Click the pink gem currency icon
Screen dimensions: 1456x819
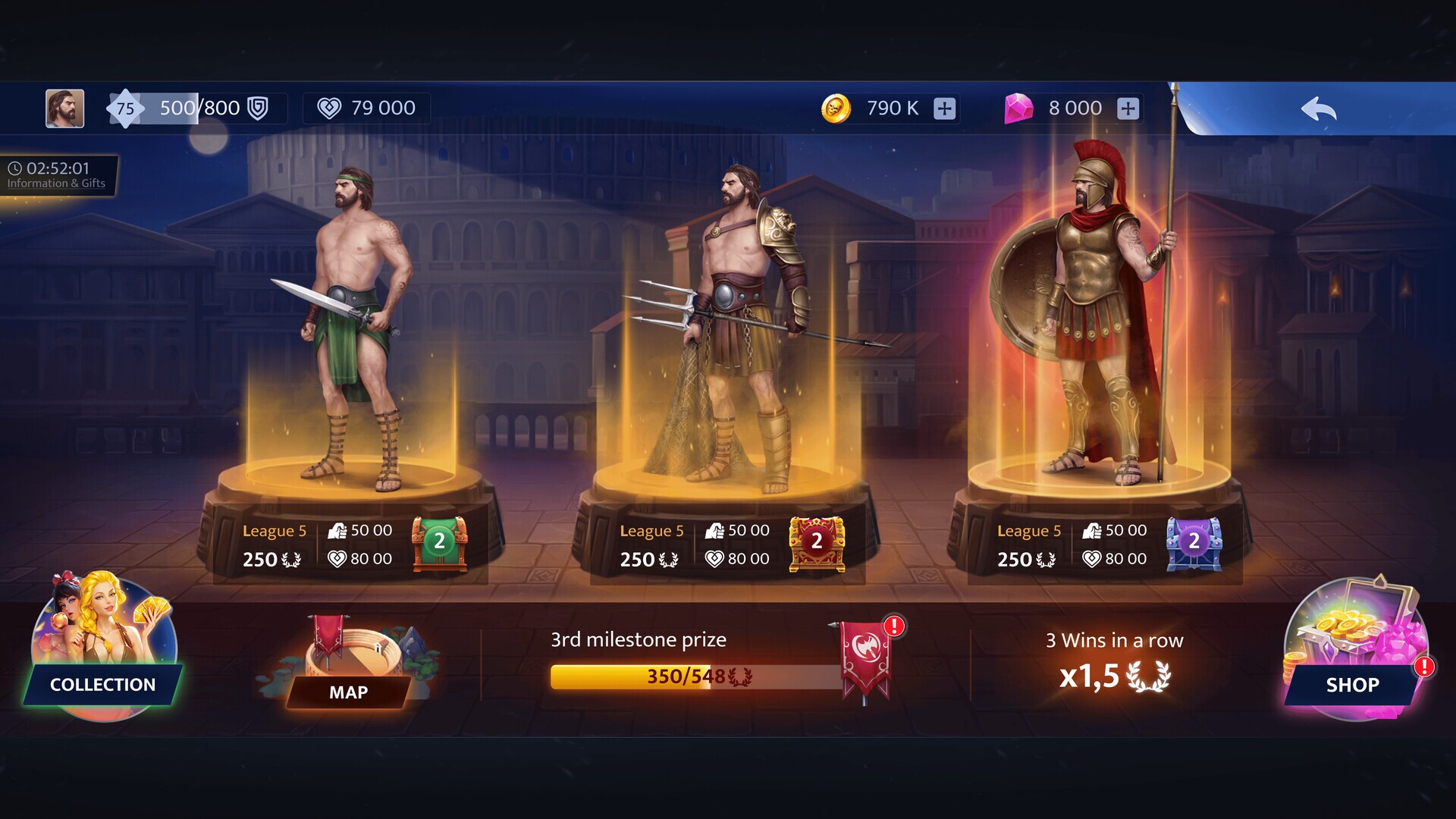(1020, 108)
